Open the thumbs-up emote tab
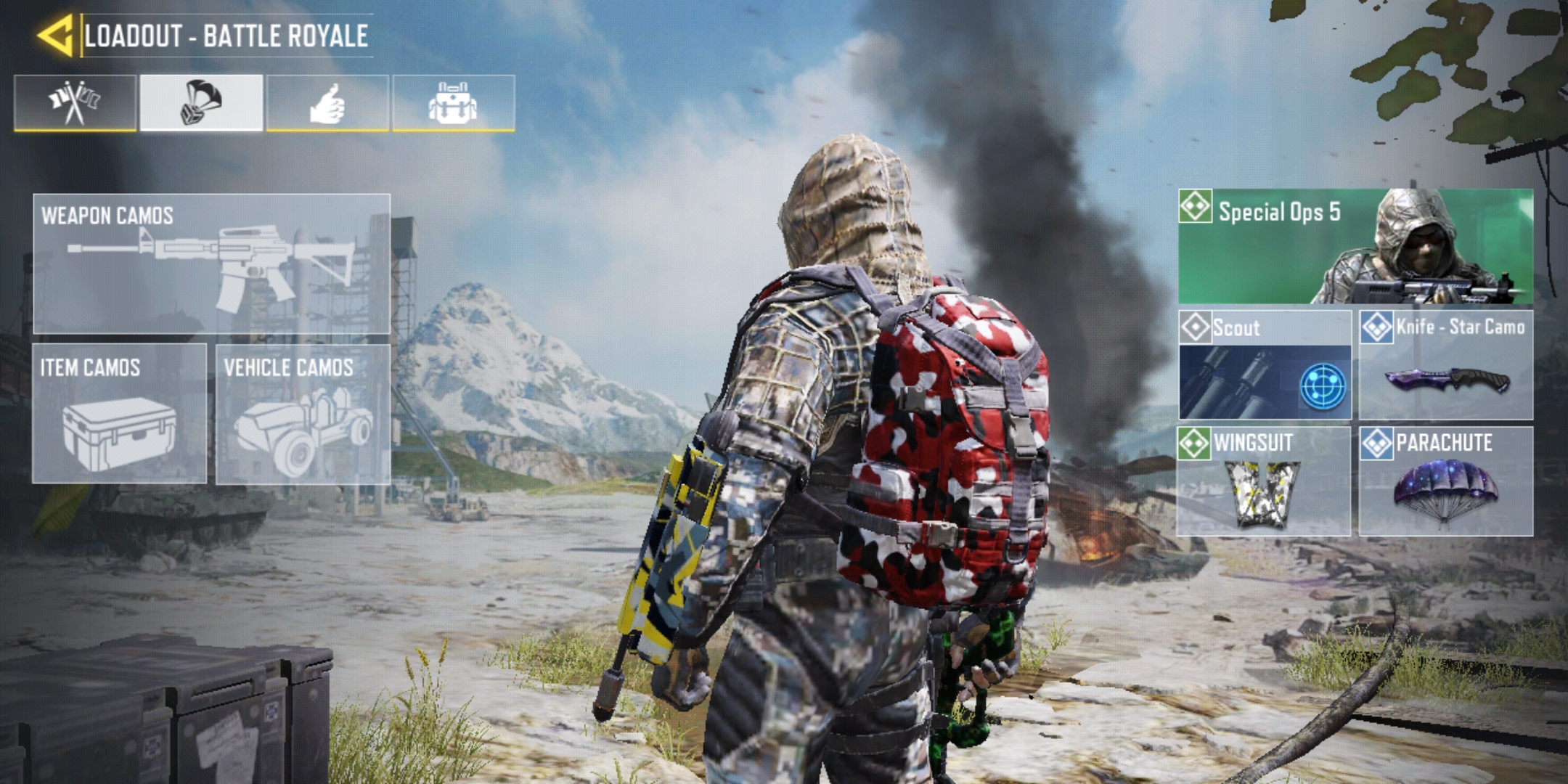This screenshot has width=1568, height=784. pos(327,103)
